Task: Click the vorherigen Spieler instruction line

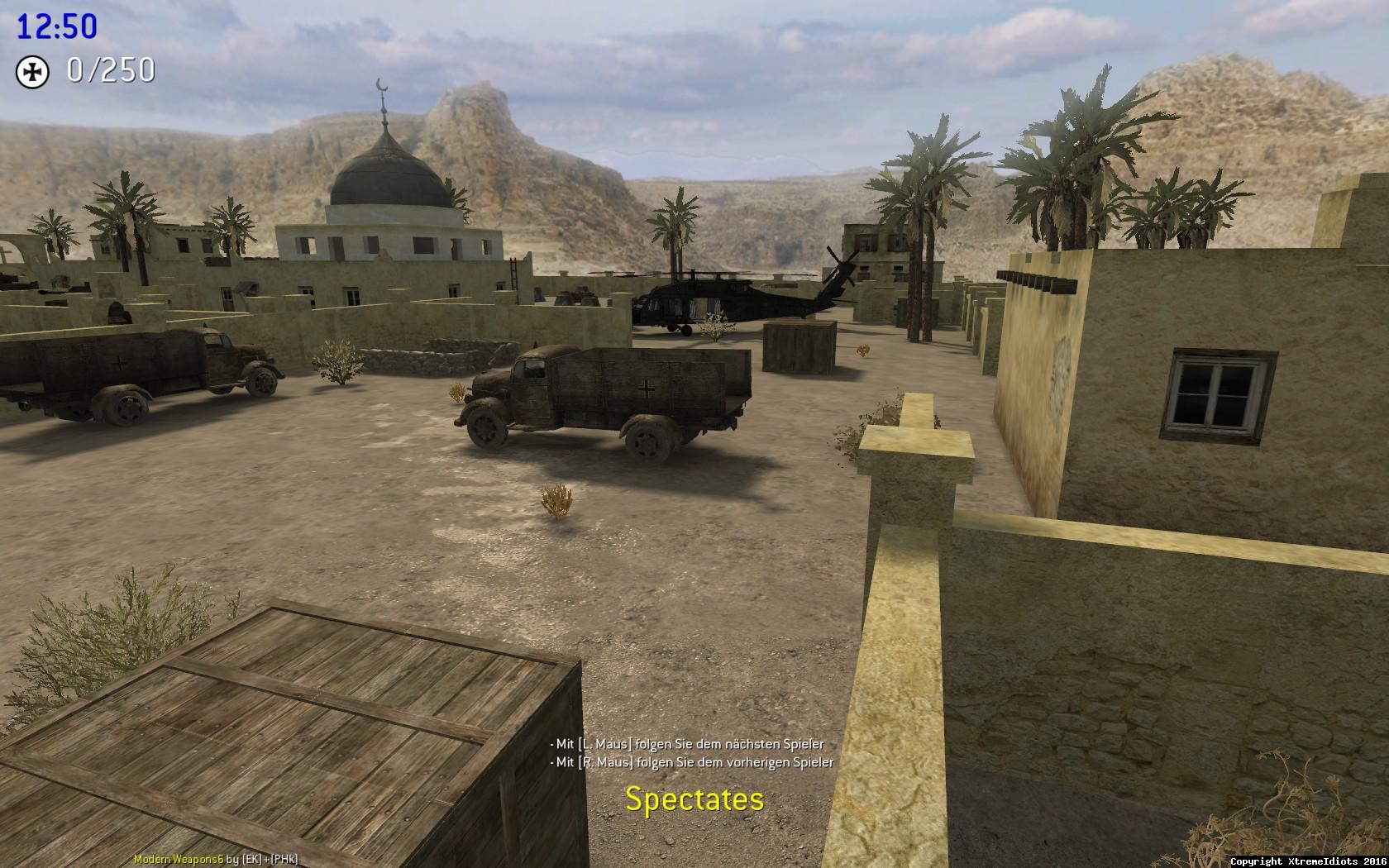Action: click(x=689, y=762)
